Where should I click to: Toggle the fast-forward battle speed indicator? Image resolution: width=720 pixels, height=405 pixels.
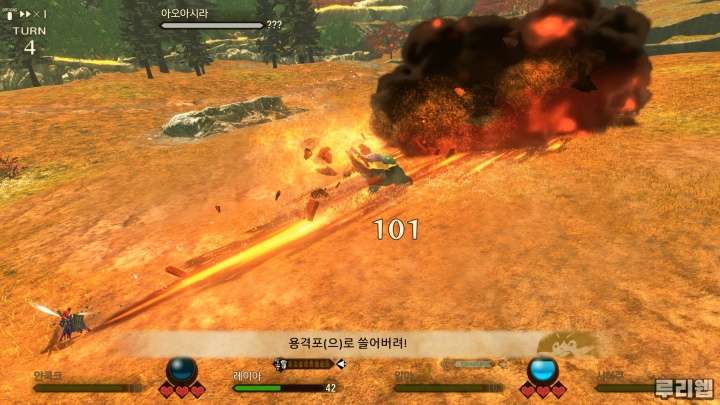tap(28, 14)
